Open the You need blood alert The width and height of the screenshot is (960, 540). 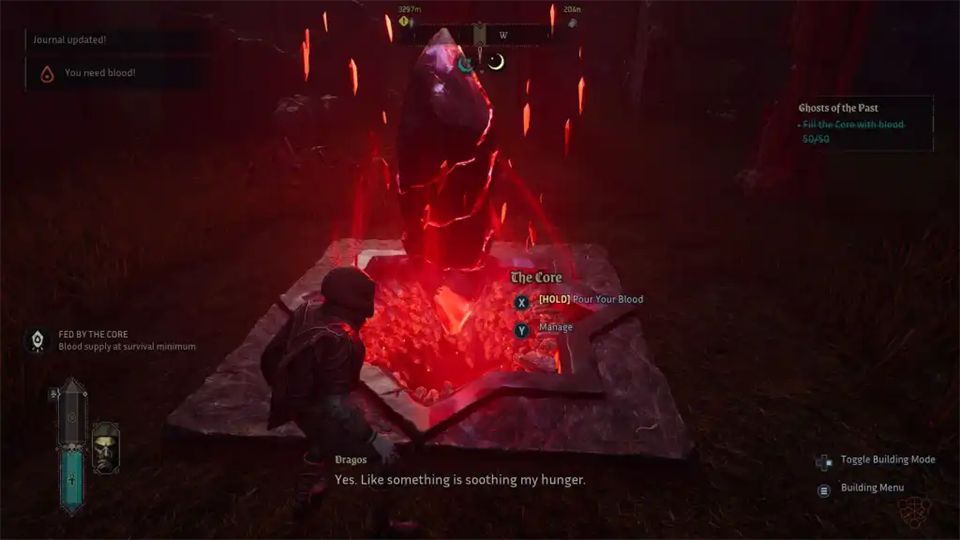[x=100, y=73]
